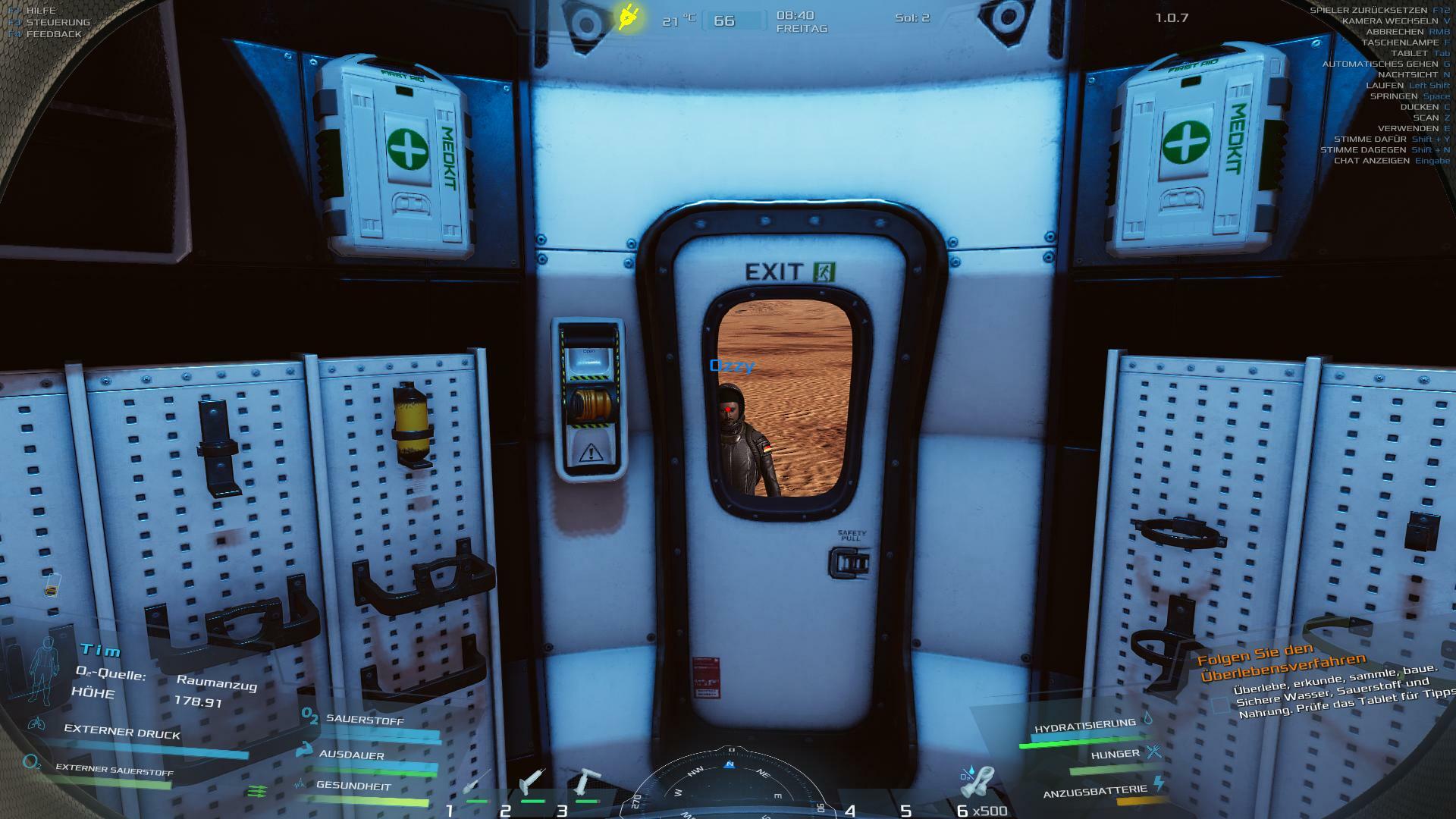
Task: Select the tool in hotbar slot 3
Action: click(585, 783)
